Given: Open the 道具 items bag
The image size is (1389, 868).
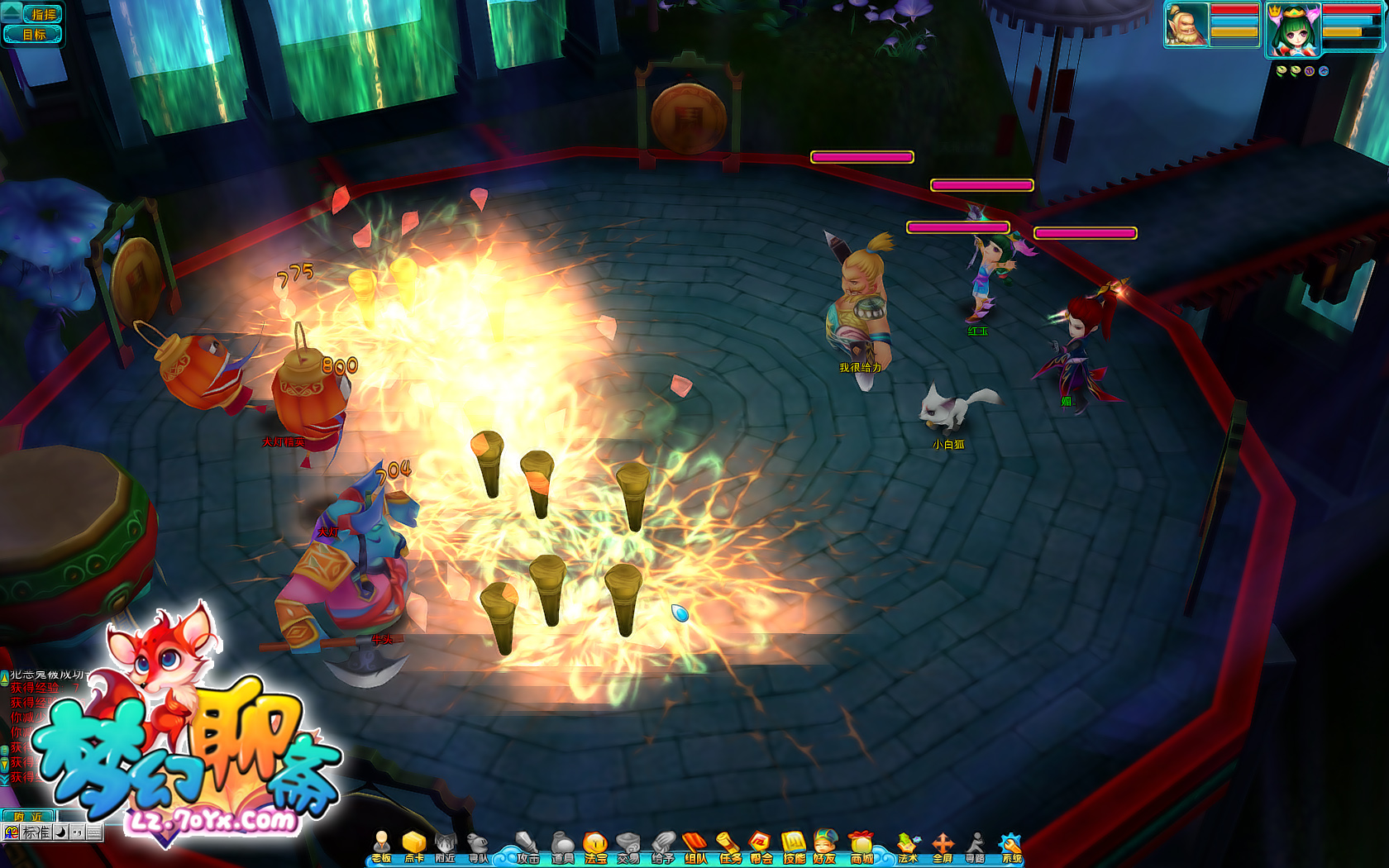Looking at the screenshot, I should point(562,847).
